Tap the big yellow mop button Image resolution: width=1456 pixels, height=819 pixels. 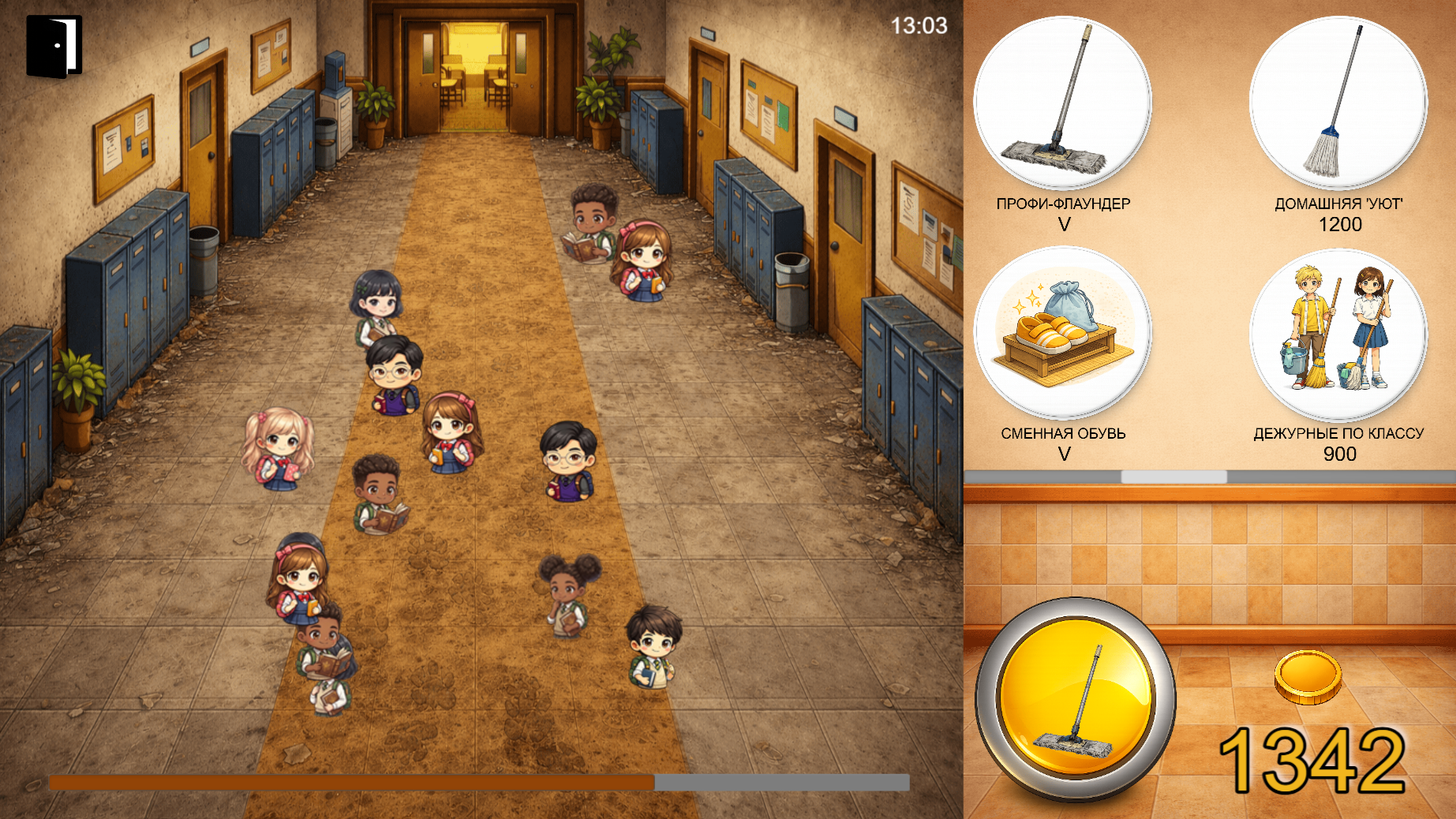(x=1076, y=700)
